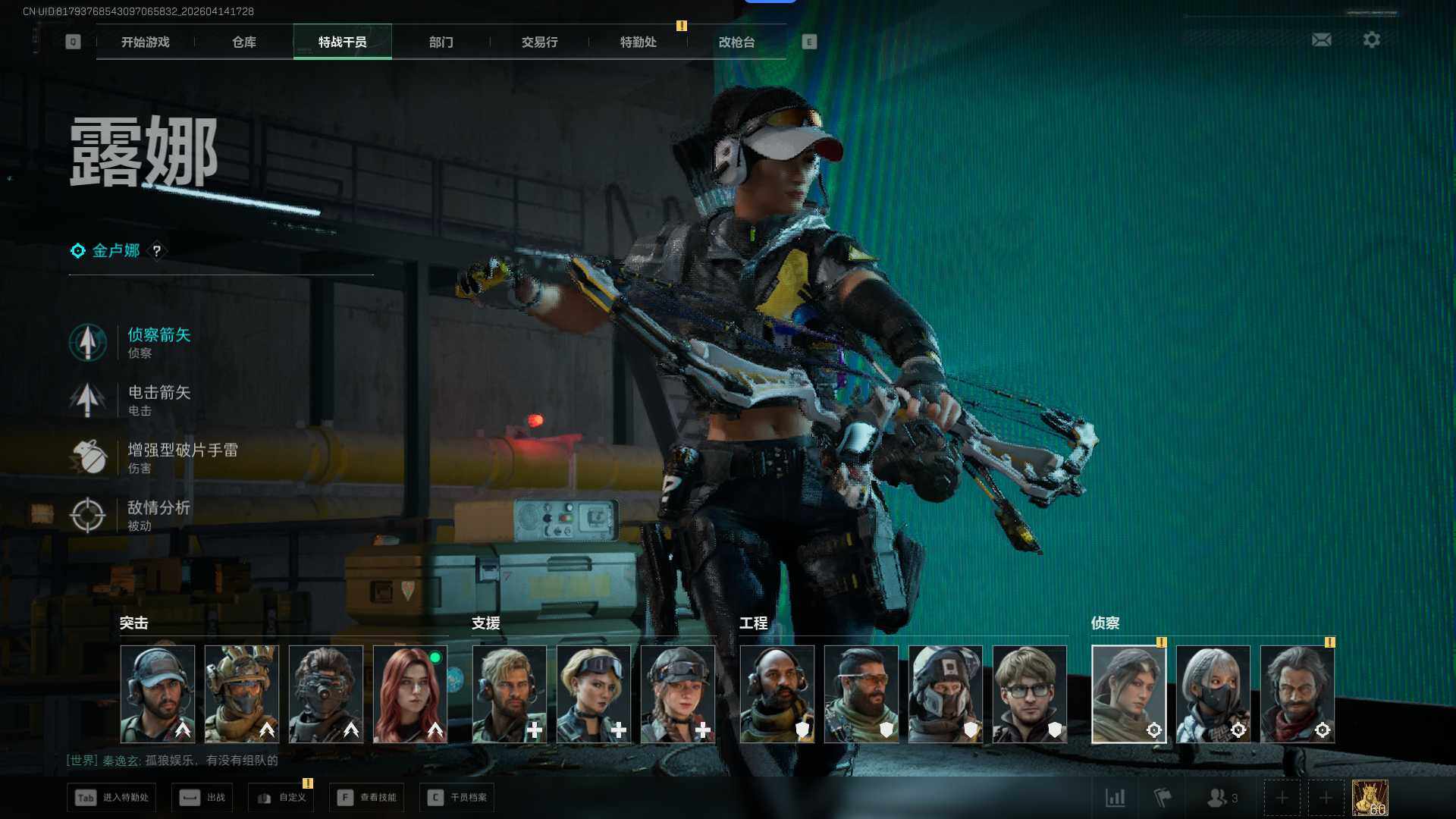Go to the 部门 tab
The height and width of the screenshot is (819, 1456).
[441, 42]
